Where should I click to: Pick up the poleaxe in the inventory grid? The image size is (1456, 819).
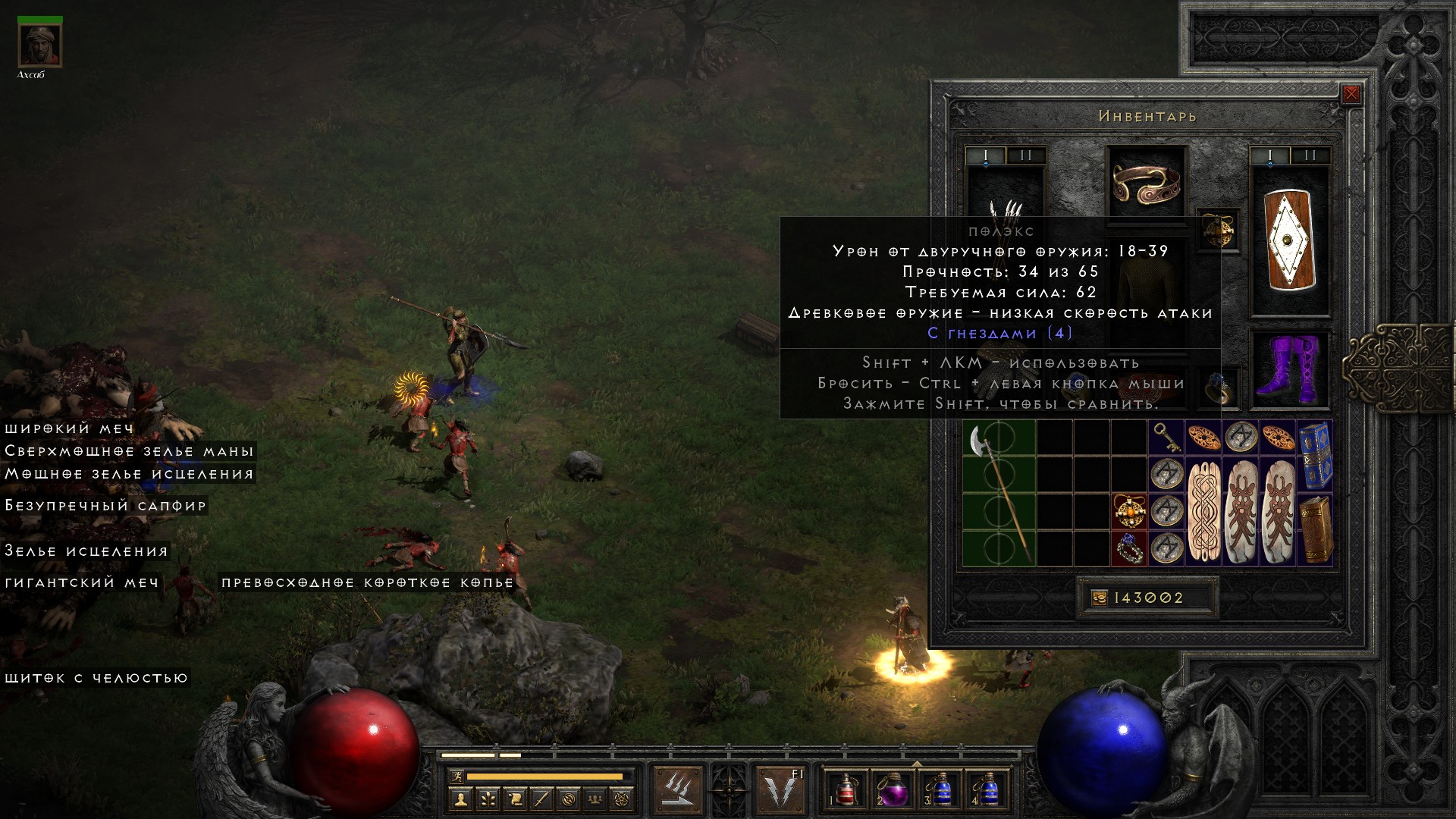click(x=999, y=493)
